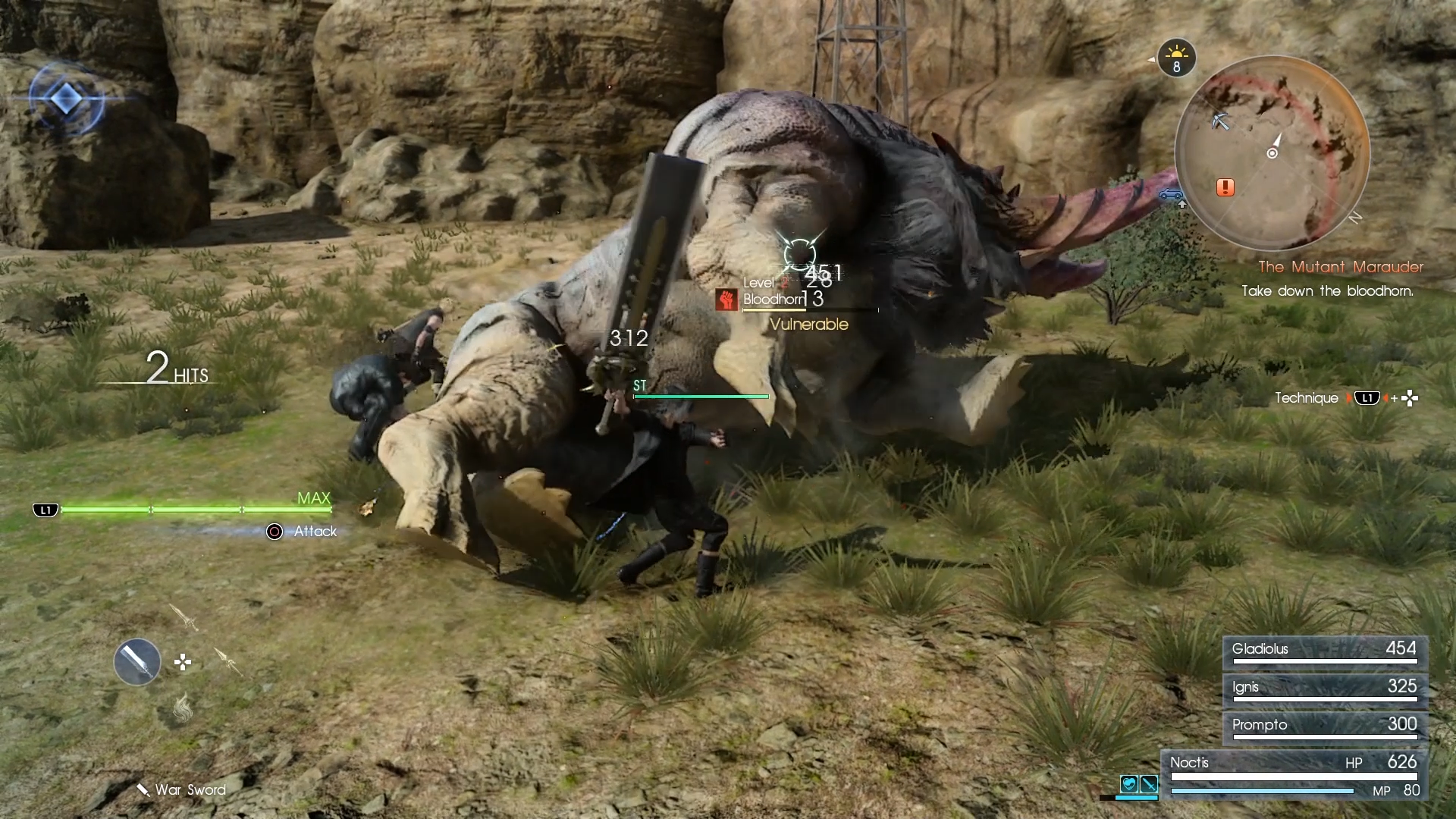Click the heart status icon near Noctis's bars
Screen dimensions: 1456x819
(1129, 784)
